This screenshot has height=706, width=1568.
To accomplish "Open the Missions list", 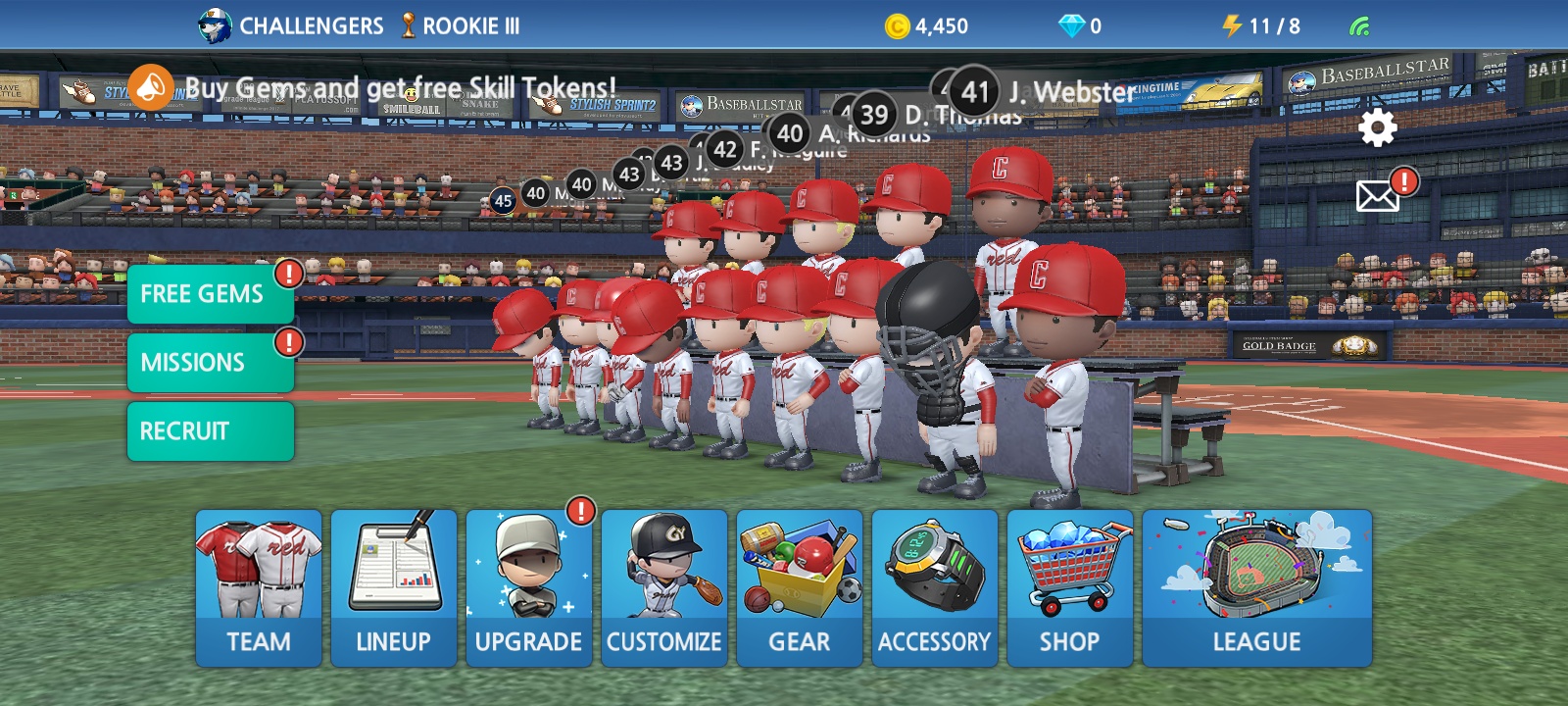I will coord(210,362).
